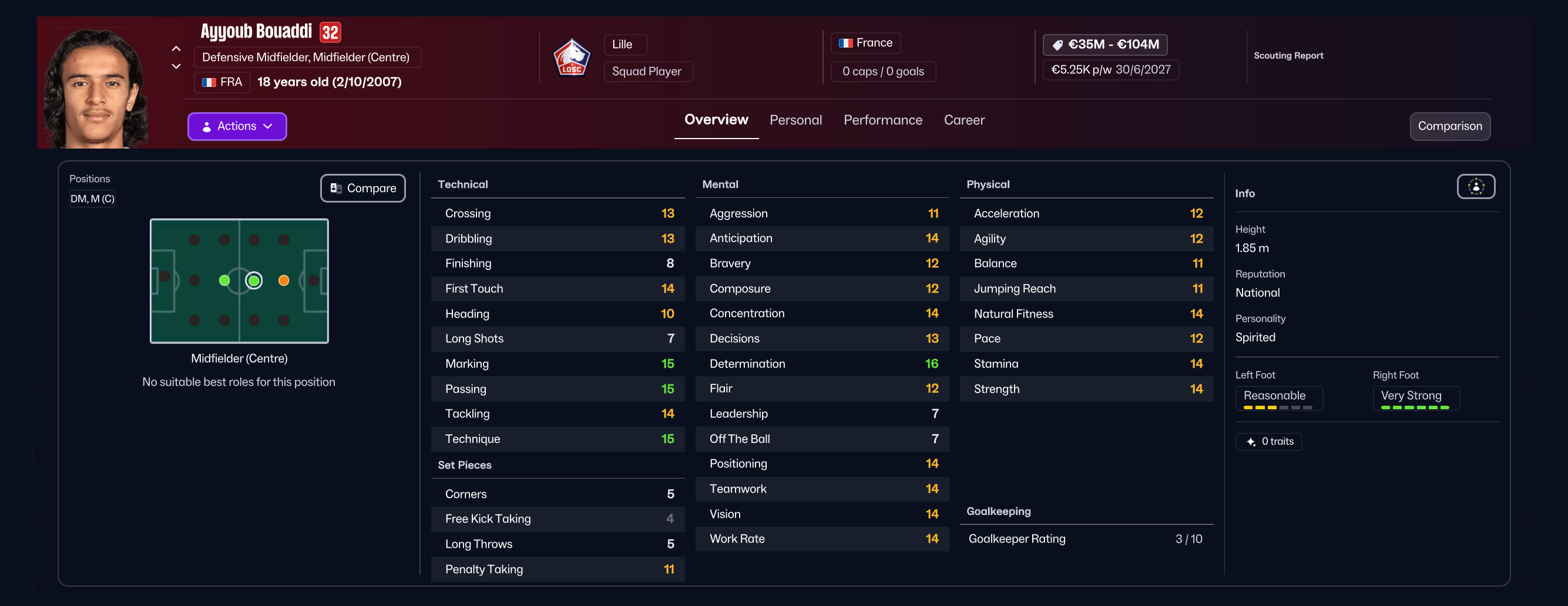The width and height of the screenshot is (1568, 606).
Task: Select the Squad Player status field
Action: click(x=647, y=71)
